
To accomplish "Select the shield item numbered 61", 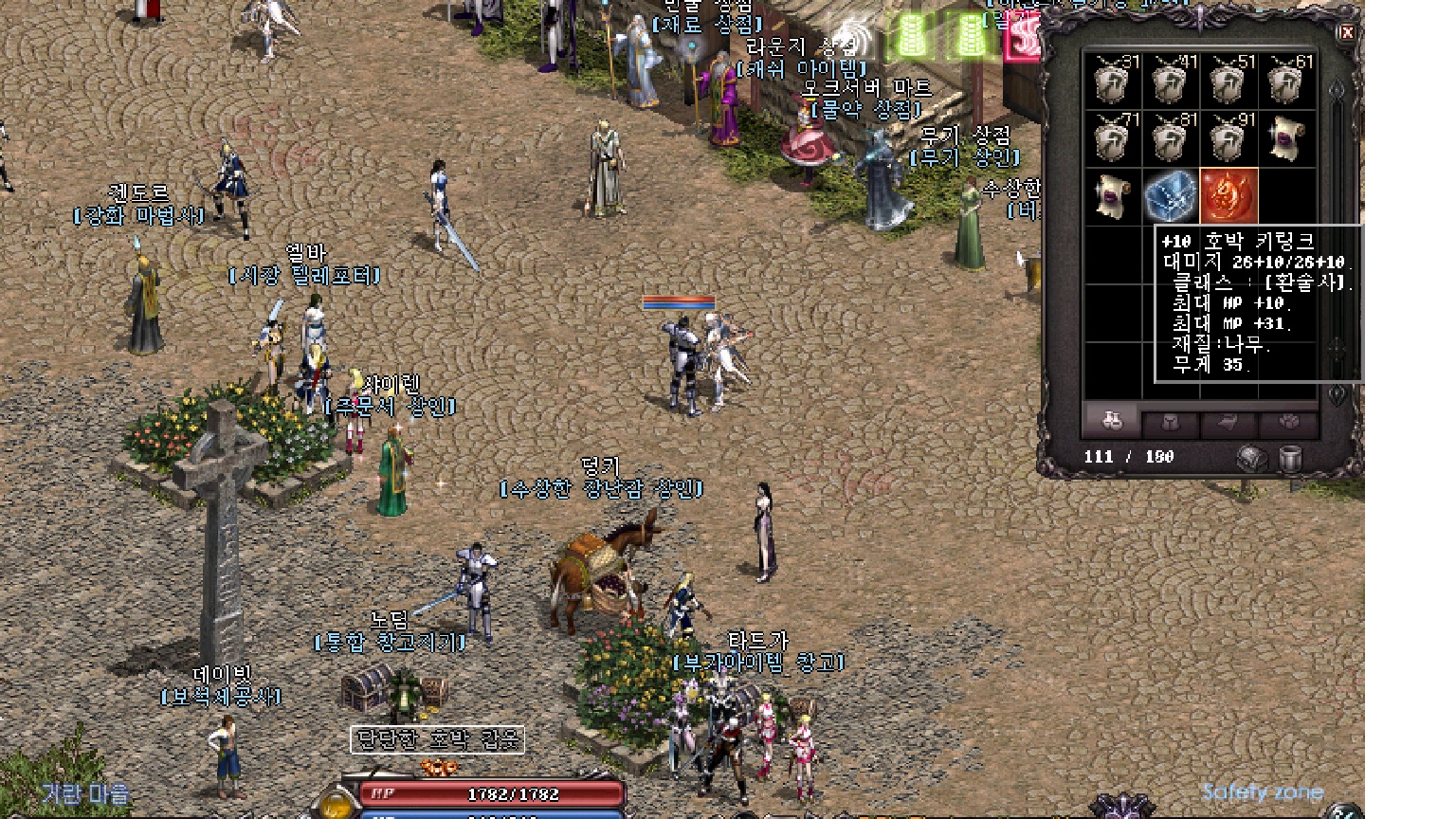I will pyautogui.click(x=1286, y=81).
